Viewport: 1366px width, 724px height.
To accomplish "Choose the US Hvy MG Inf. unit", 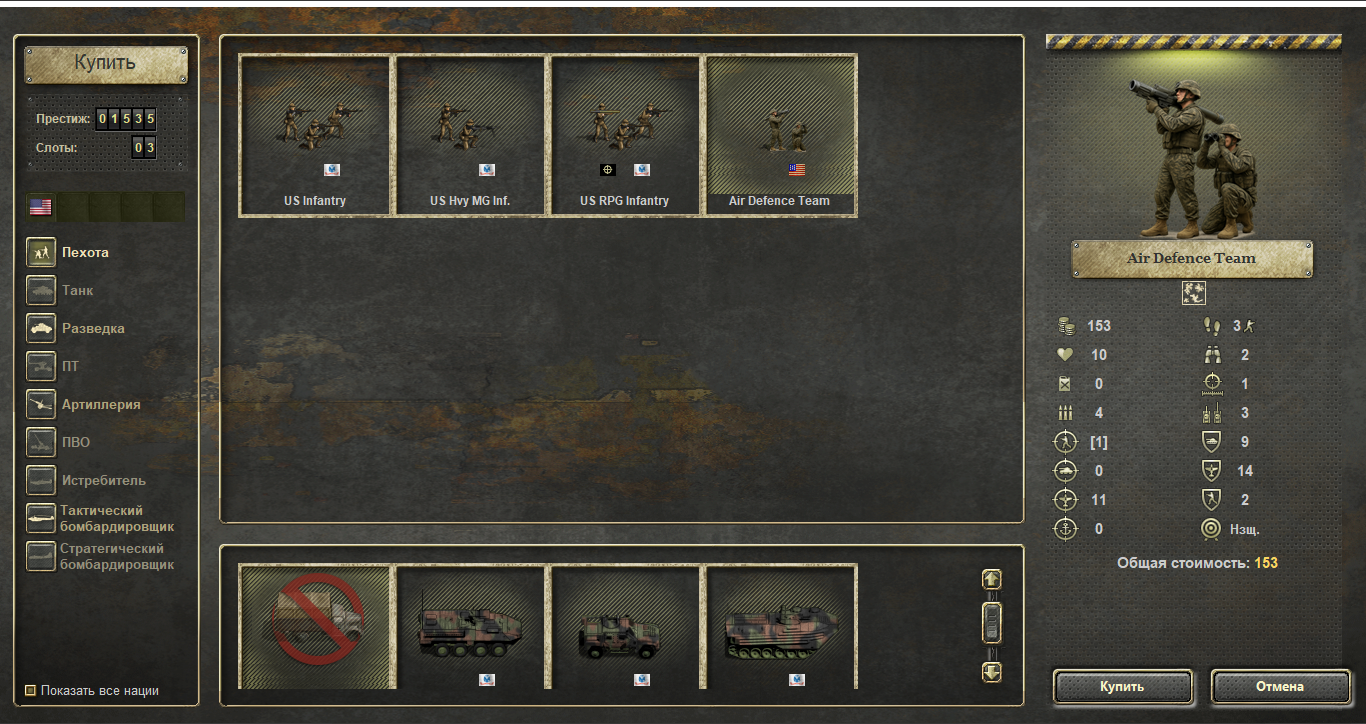I will click(x=470, y=135).
